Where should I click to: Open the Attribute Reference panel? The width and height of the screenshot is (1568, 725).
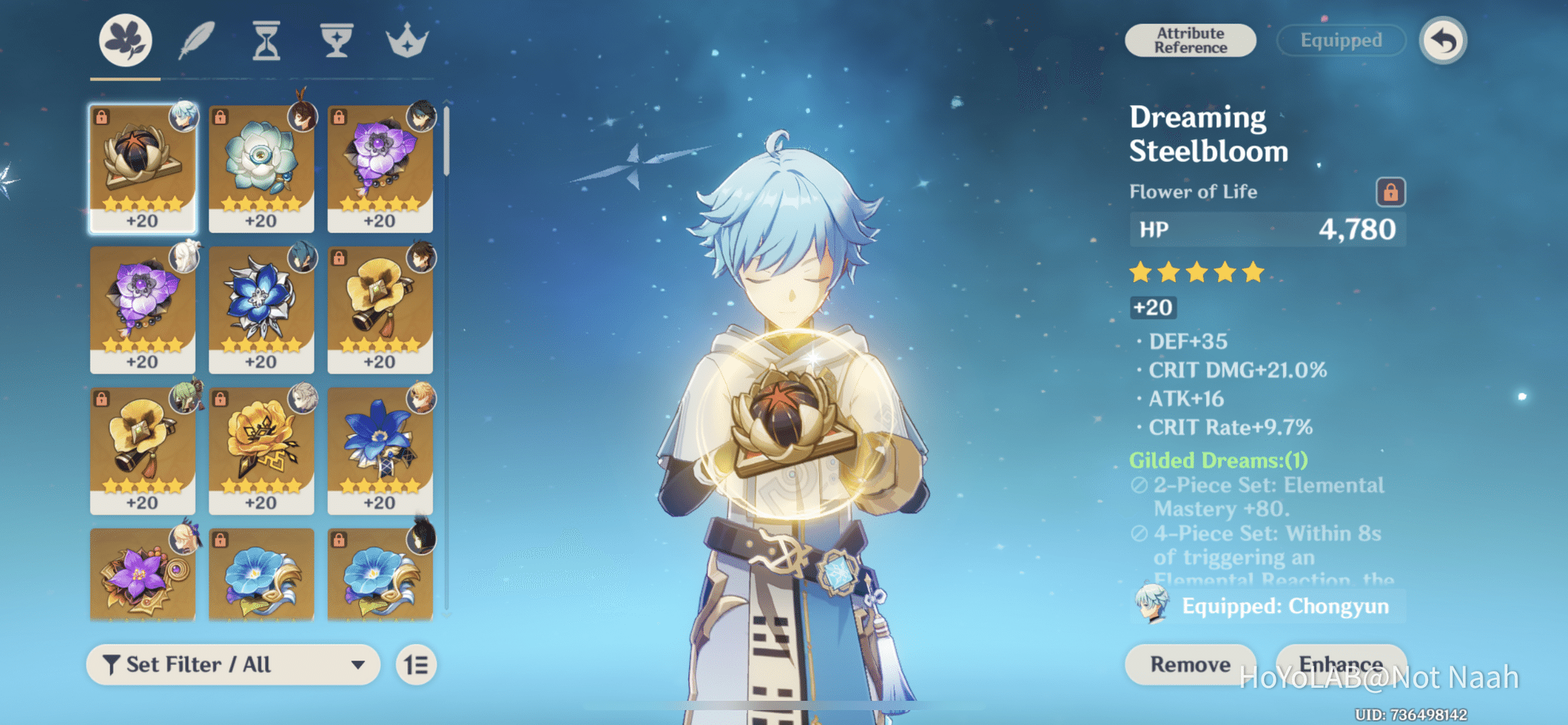point(1190,41)
